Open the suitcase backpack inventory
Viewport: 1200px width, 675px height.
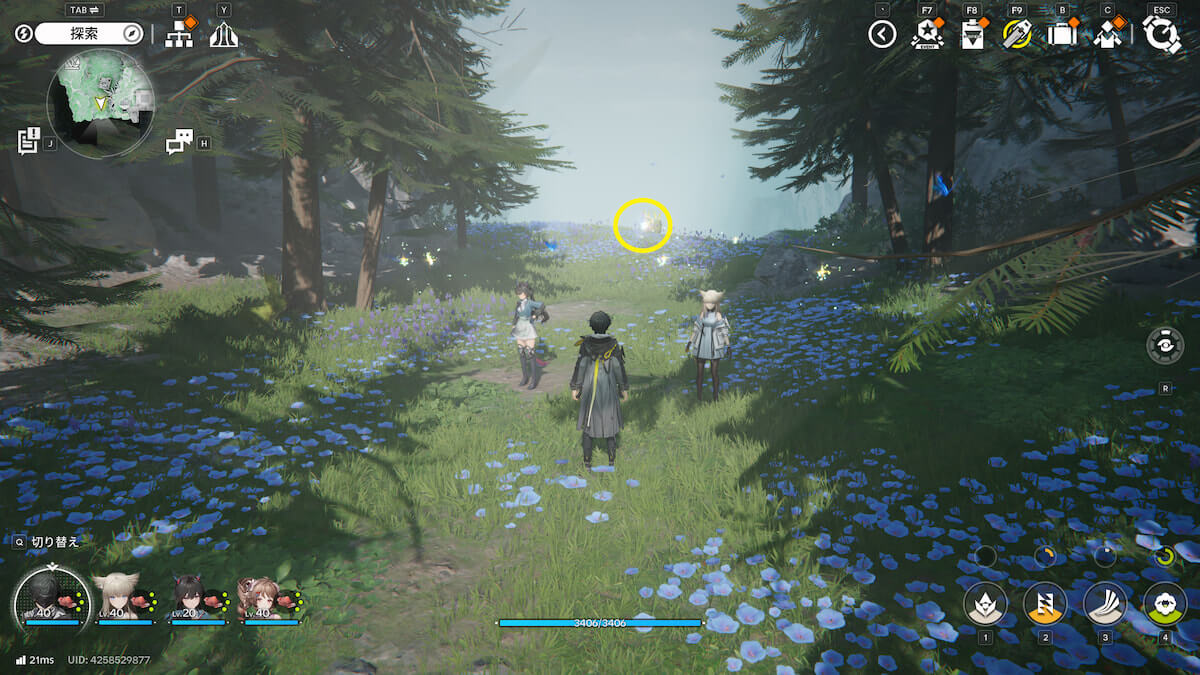click(1060, 35)
